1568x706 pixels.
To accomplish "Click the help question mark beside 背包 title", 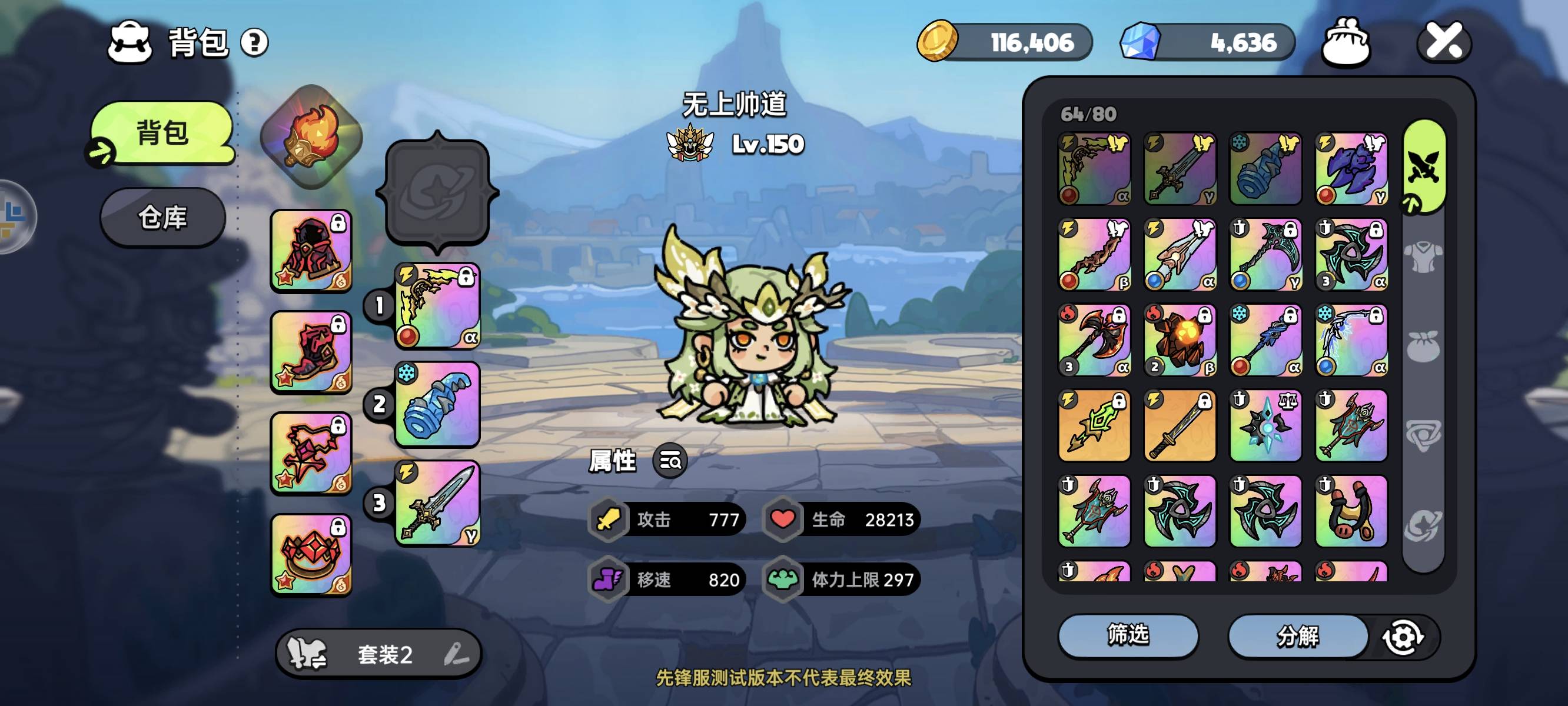I will 255,41.
